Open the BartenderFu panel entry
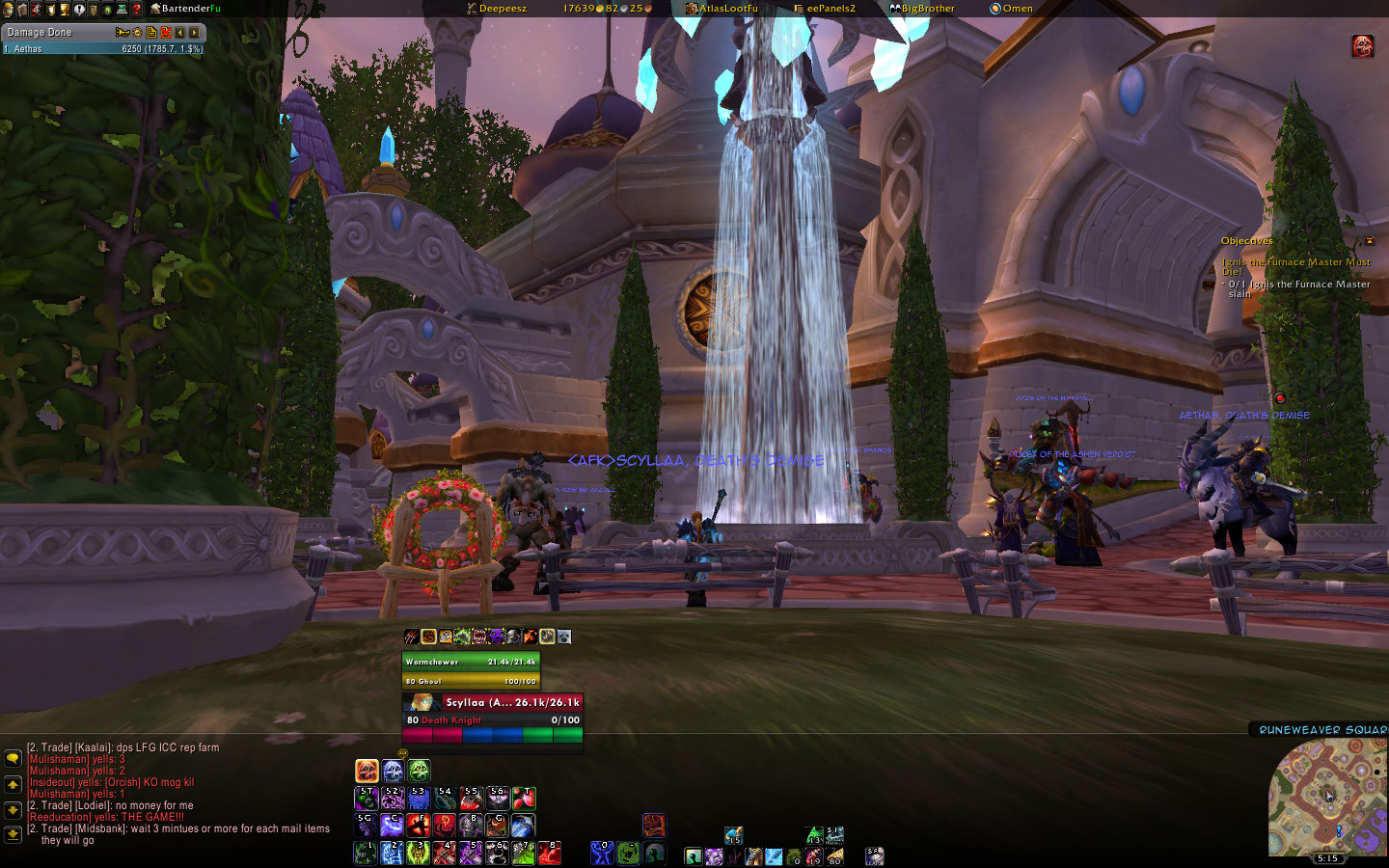This screenshot has width=1389, height=868. 190,9
